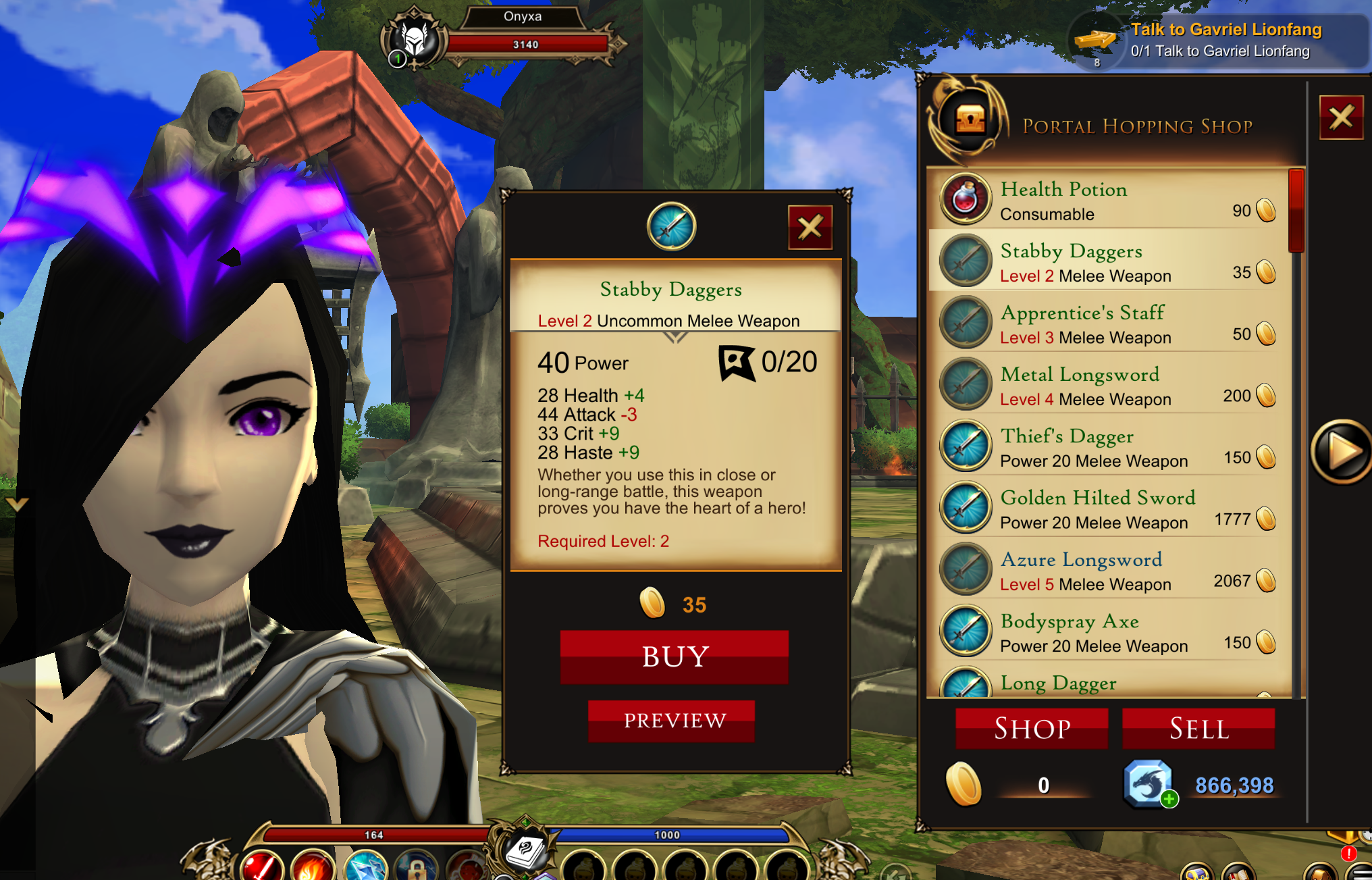Activate the fire skill icon

[313, 866]
